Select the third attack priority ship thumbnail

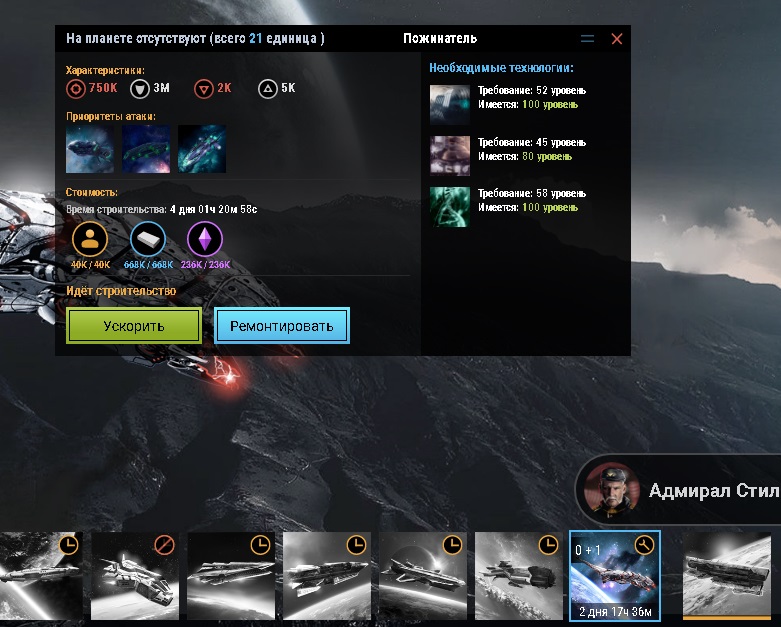click(x=202, y=149)
